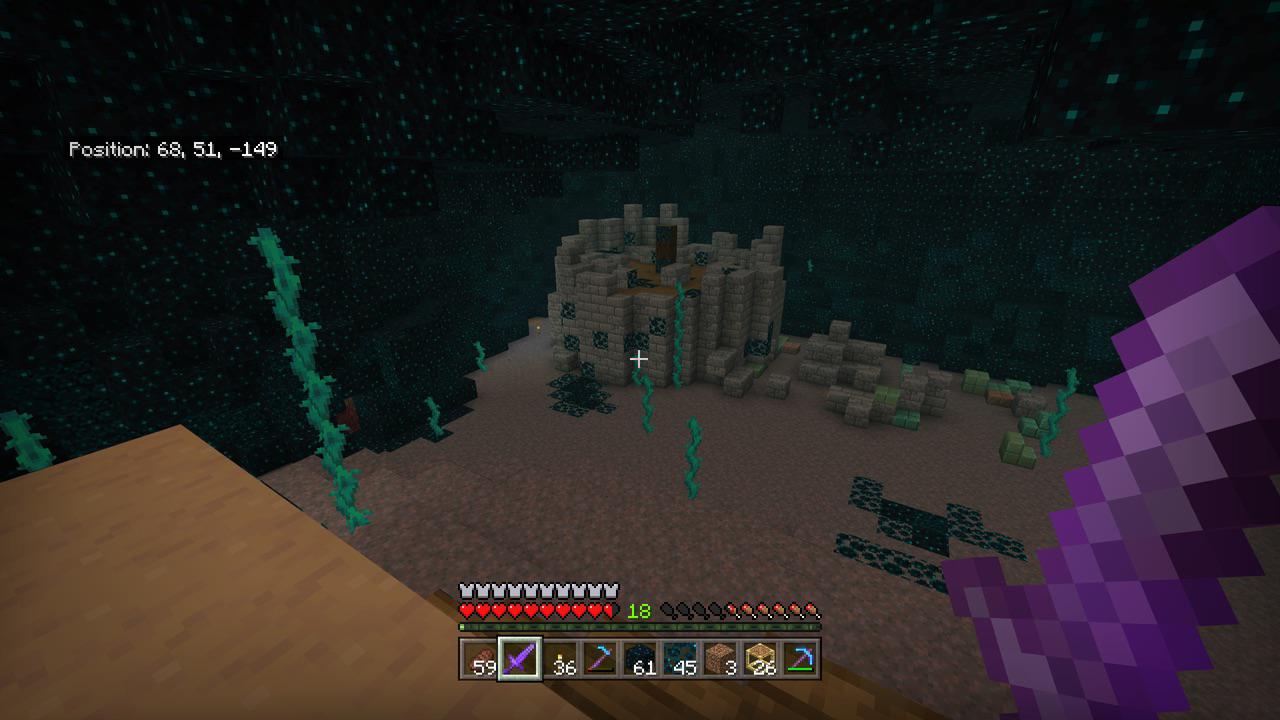This screenshot has height=720, width=1280.
Task: Select the pickaxe with the low durability bar
Action: click(x=600, y=659)
